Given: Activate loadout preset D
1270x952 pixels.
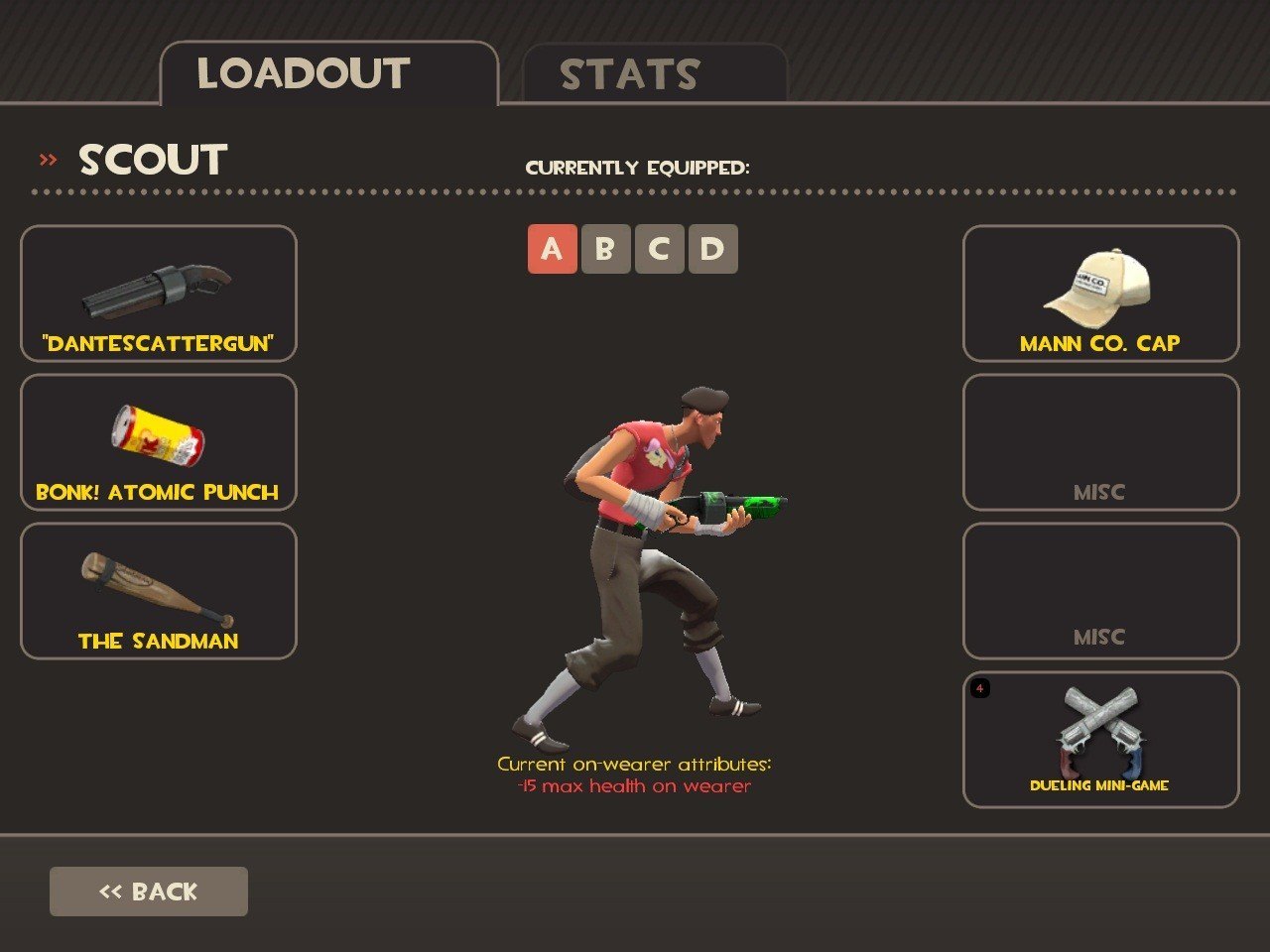Looking at the screenshot, I should (712, 249).
